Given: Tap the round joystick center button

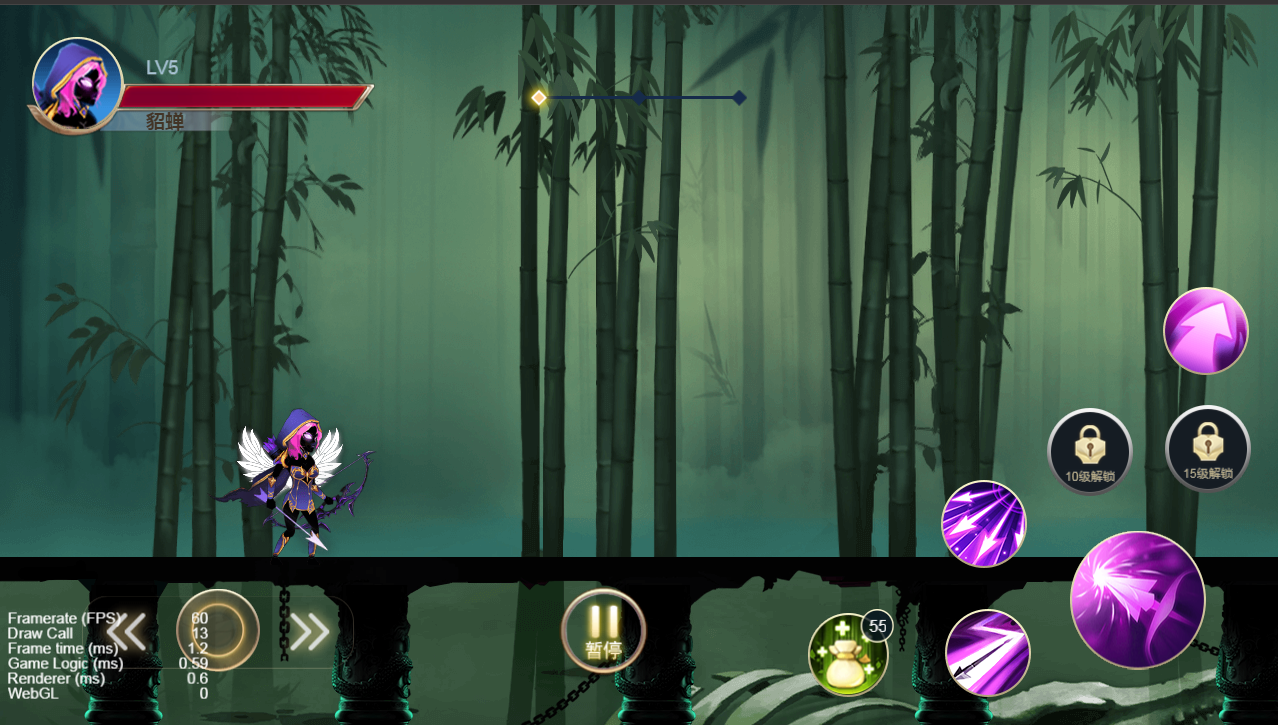Looking at the screenshot, I should (x=218, y=630).
